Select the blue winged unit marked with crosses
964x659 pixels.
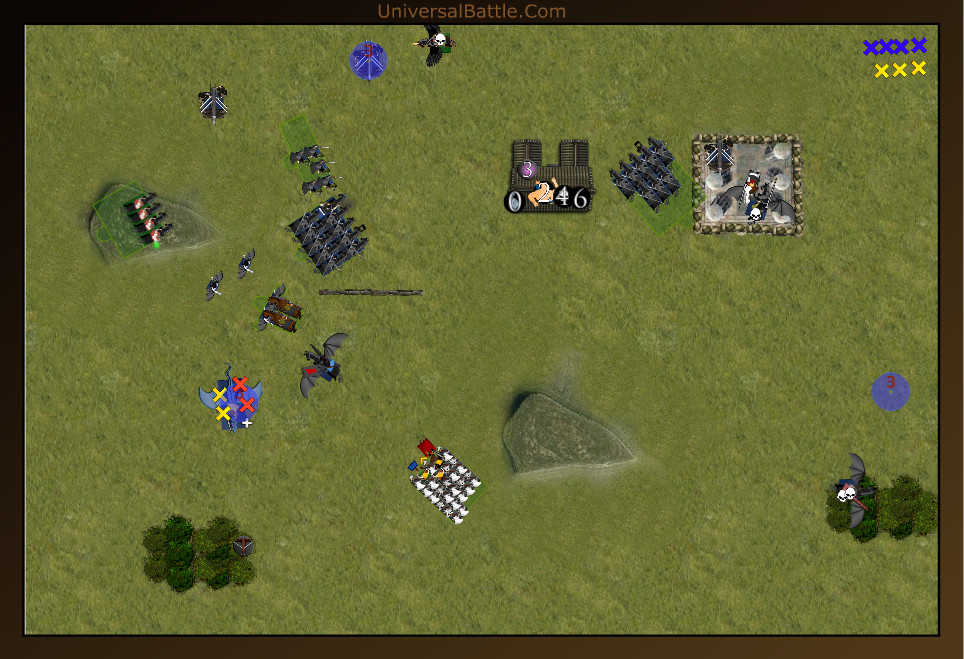[231, 399]
